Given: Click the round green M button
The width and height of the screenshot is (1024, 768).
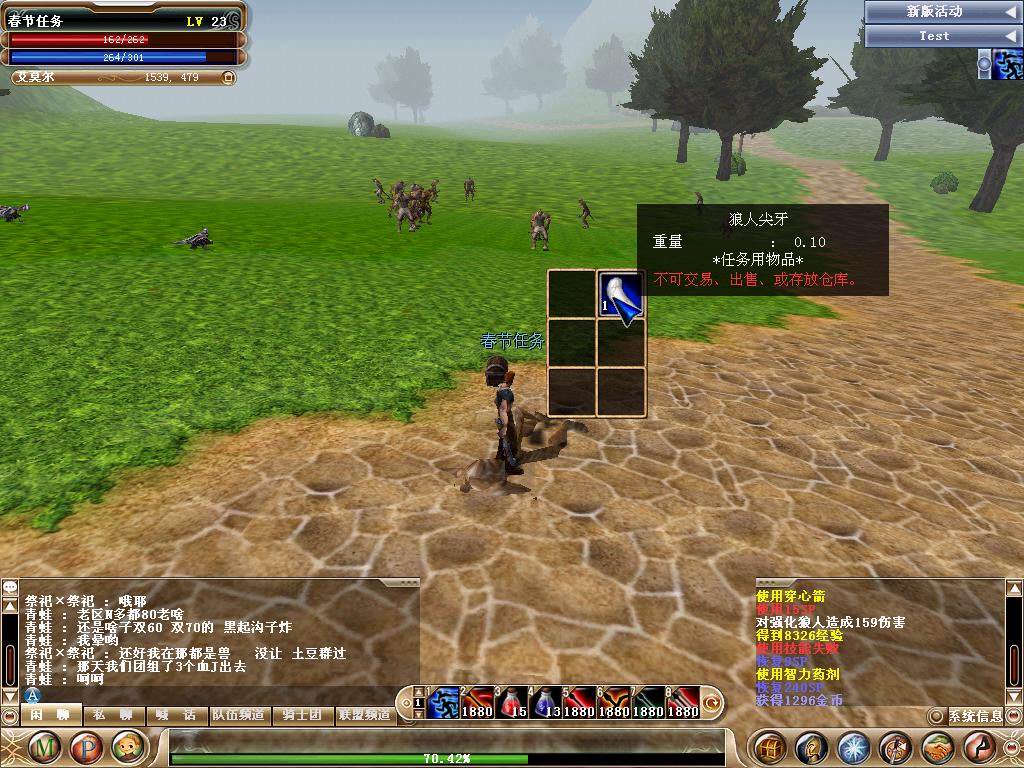Looking at the screenshot, I should point(44,747).
